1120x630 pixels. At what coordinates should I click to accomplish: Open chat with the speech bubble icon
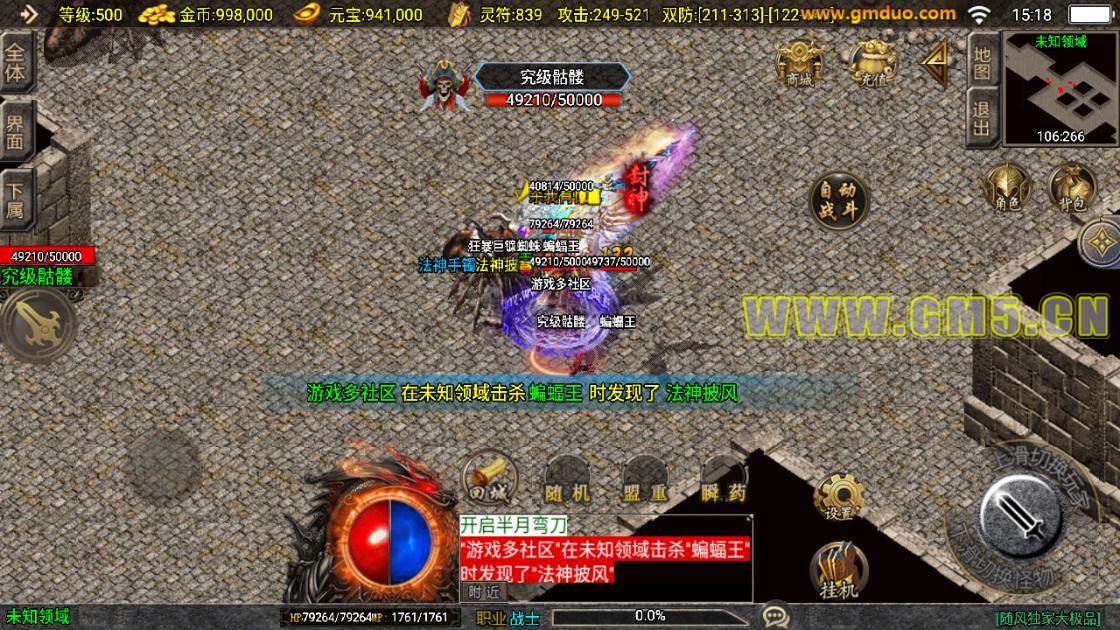pos(775,616)
